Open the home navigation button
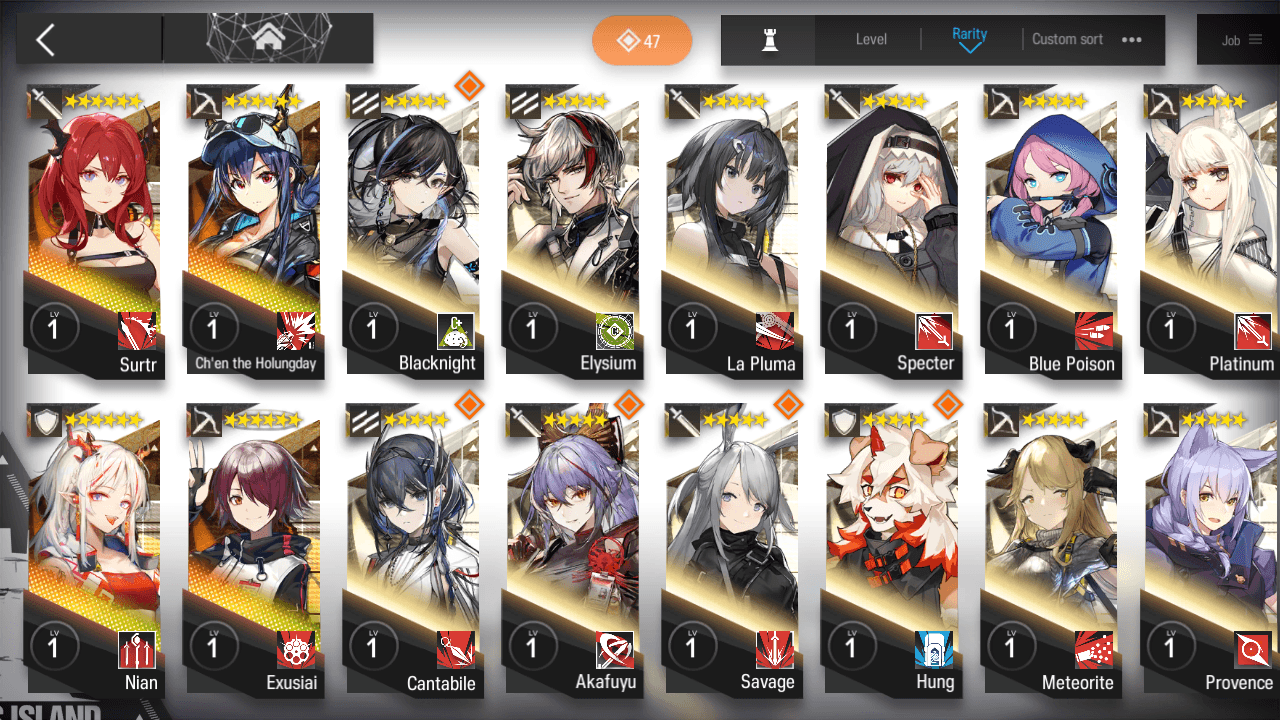The height and width of the screenshot is (720, 1280). (x=267, y=39)
